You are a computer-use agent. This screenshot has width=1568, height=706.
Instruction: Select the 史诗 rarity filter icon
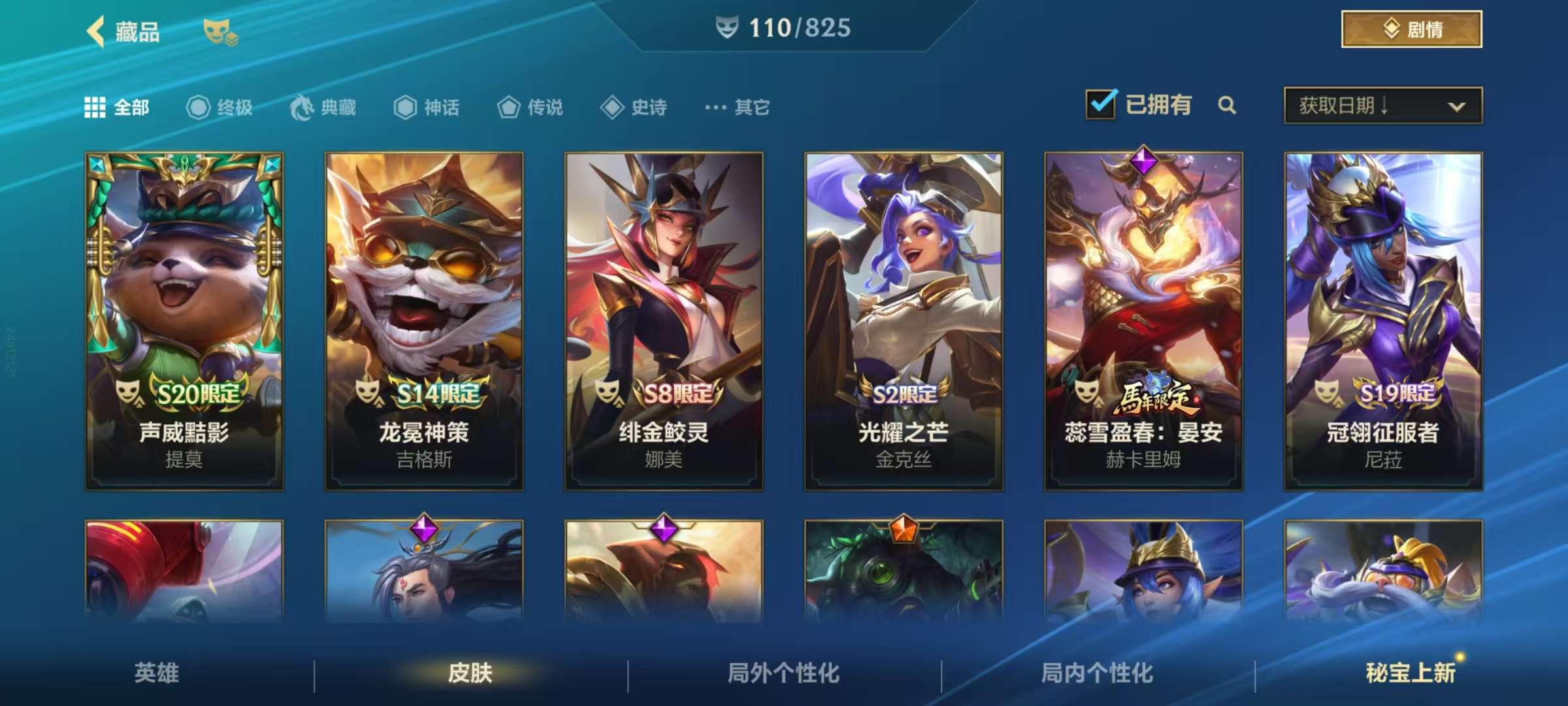(613, 107)
